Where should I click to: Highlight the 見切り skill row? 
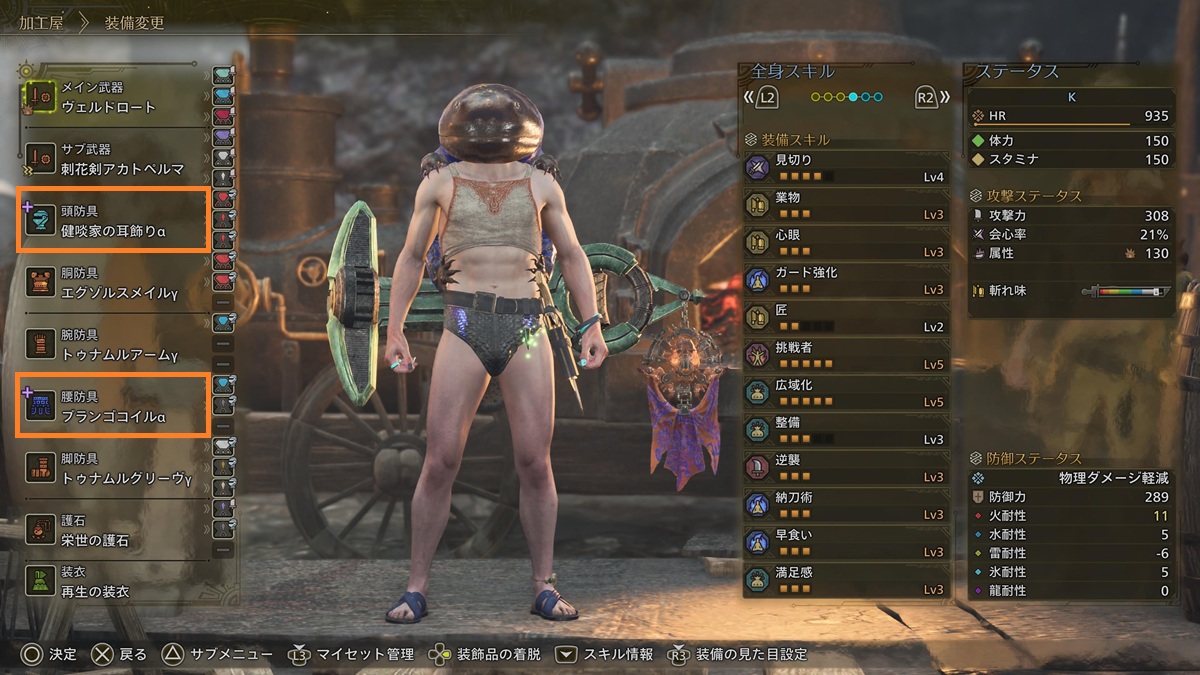pos(845,167)
